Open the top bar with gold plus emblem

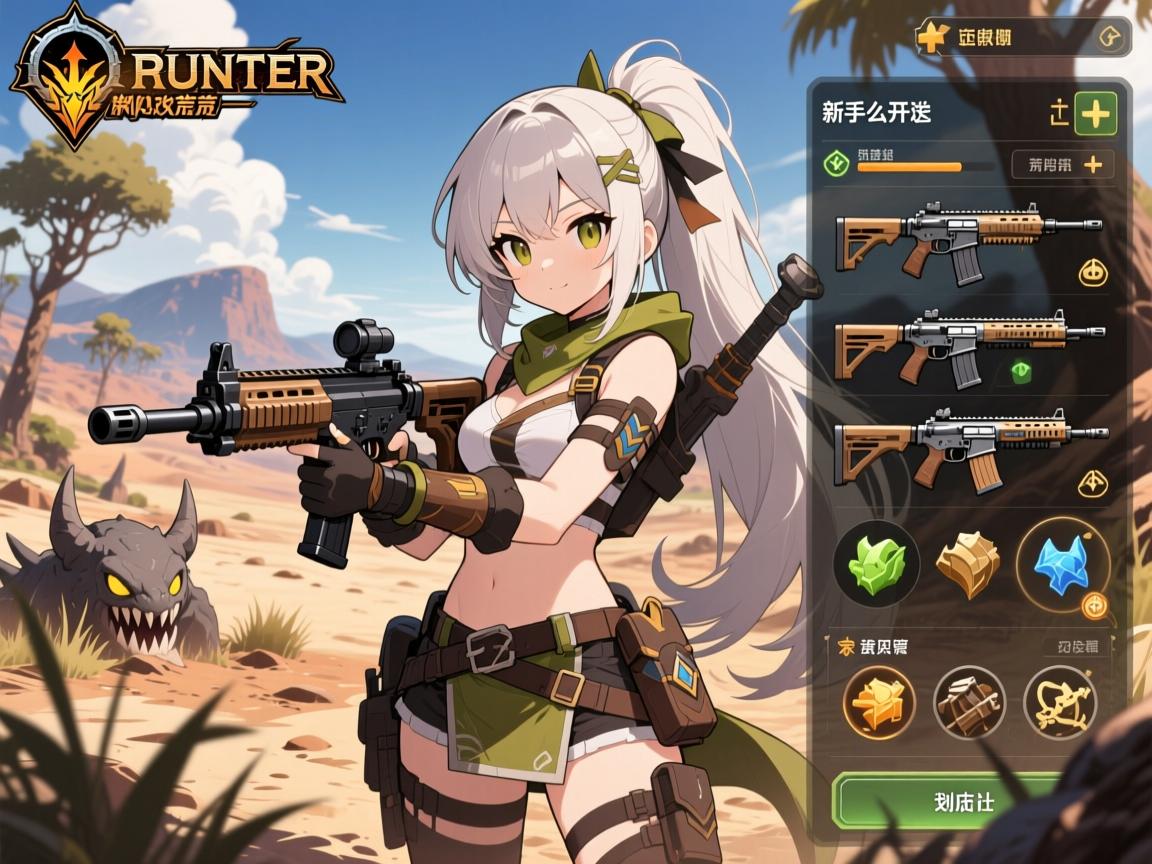[1020, 38]
